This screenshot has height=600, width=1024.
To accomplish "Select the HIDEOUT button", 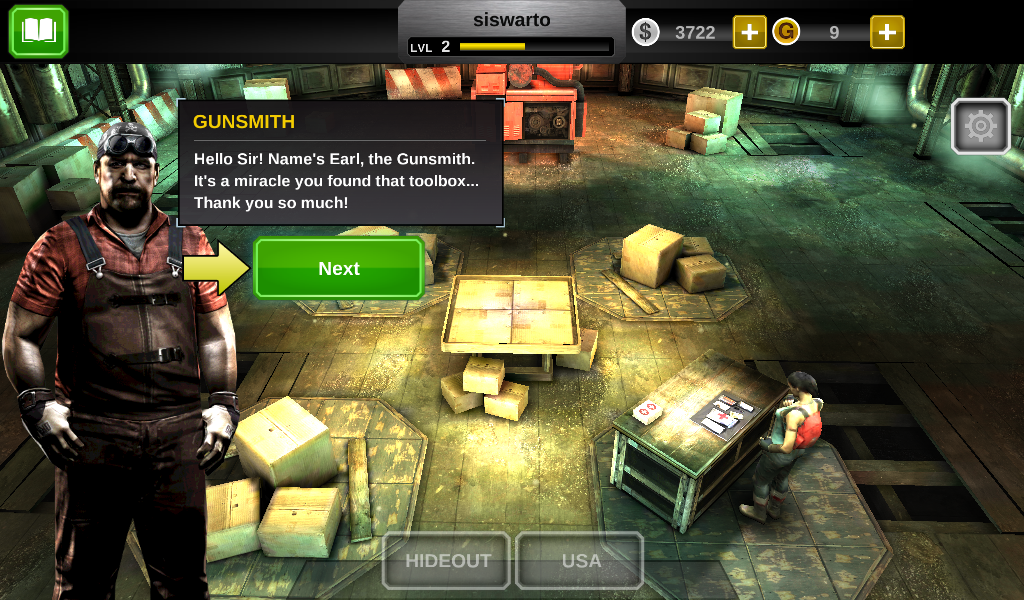I will click(x=447, y=560).
